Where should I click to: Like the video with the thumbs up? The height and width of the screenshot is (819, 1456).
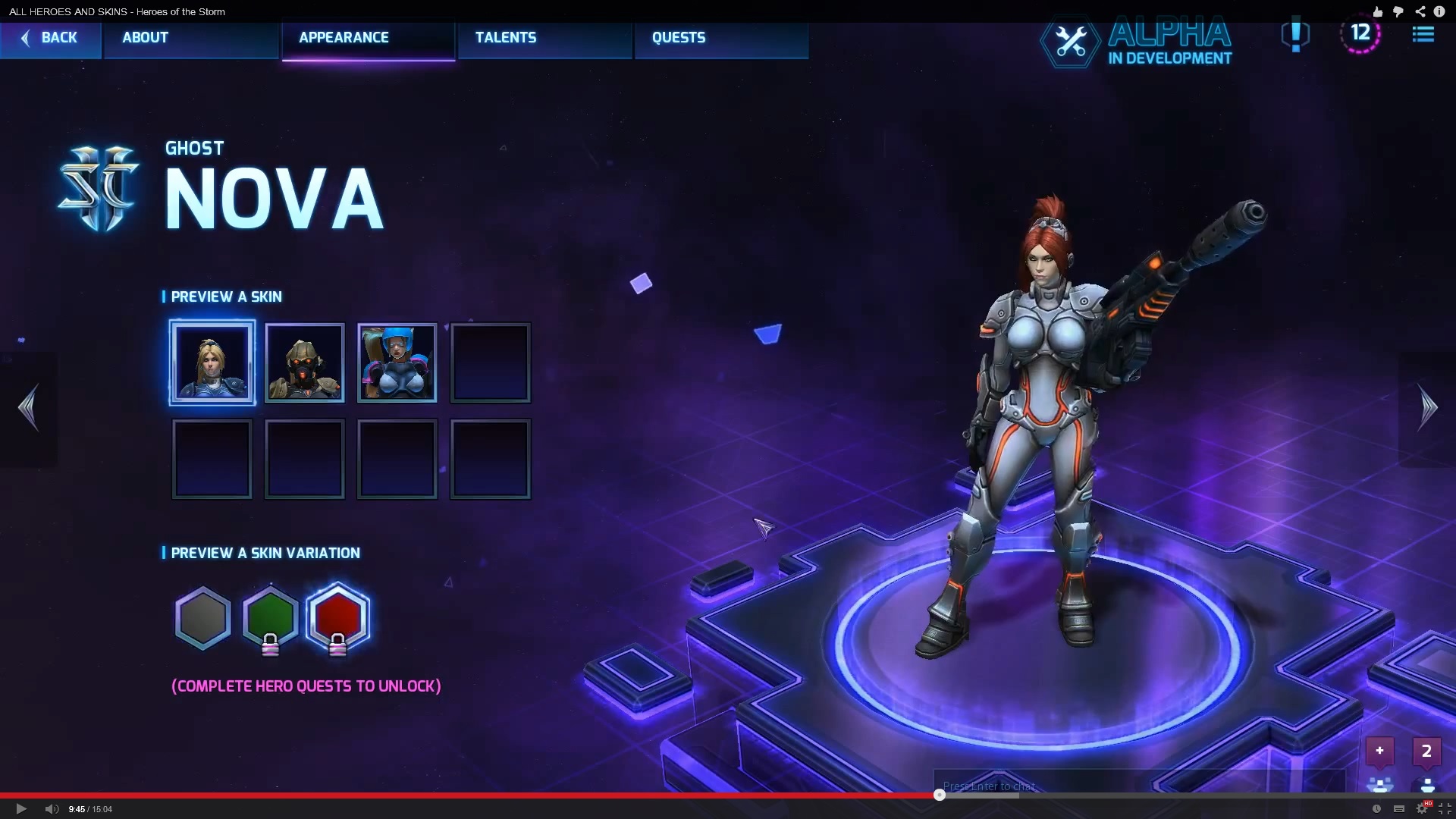pos(1376,11)
